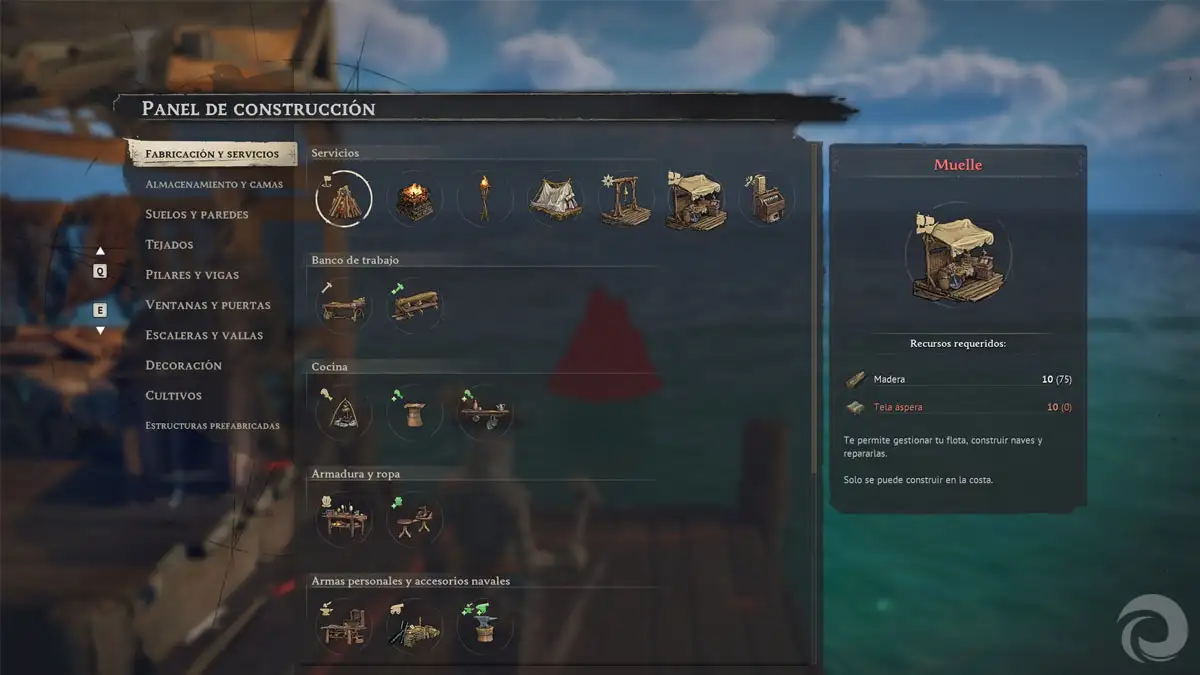The width and height of the screenshot is (1200, 675).
Task: Choose the Muelle dock build icon
Action: tap(696, 200)
